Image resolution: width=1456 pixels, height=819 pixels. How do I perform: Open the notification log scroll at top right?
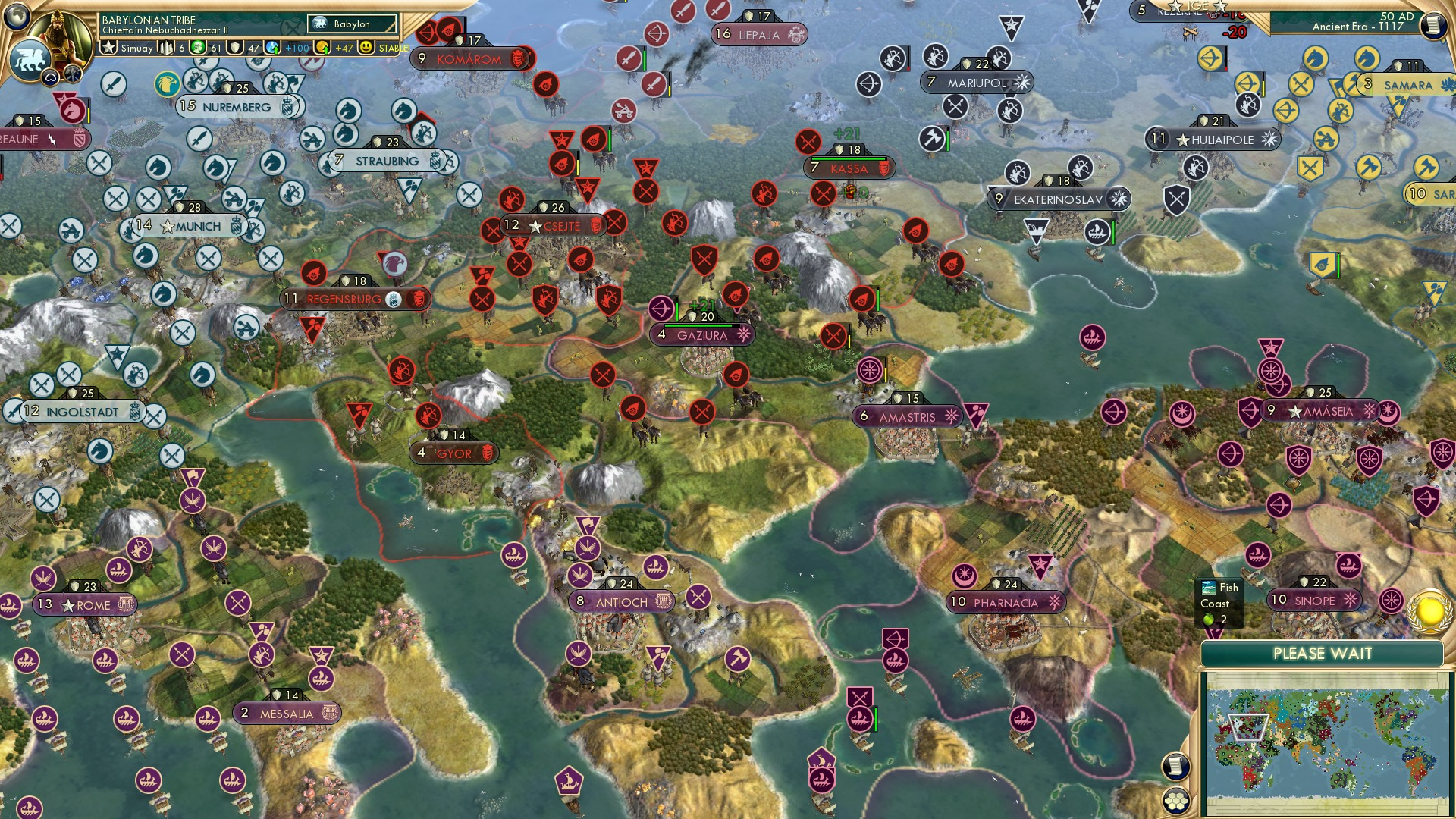click(x=1432, y=24)
